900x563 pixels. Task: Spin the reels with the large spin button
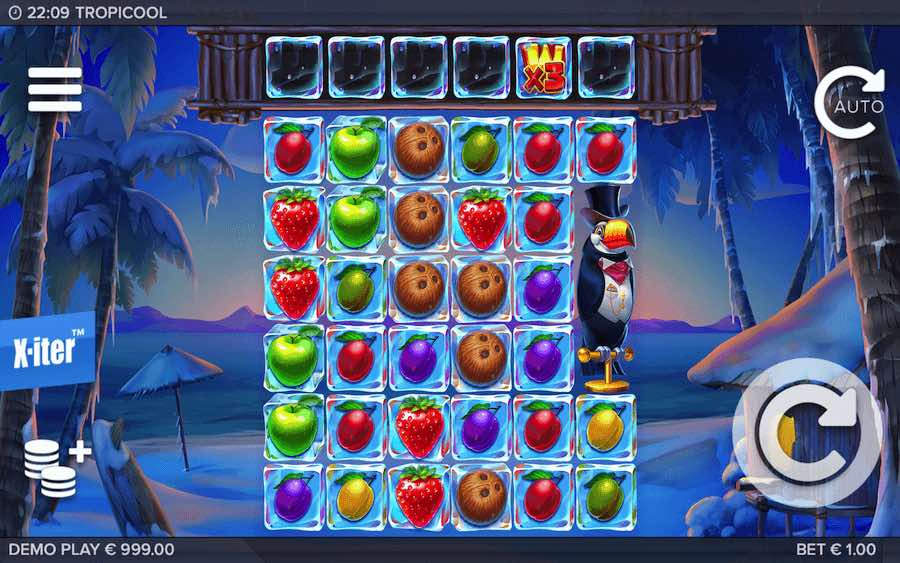point(808,434)
